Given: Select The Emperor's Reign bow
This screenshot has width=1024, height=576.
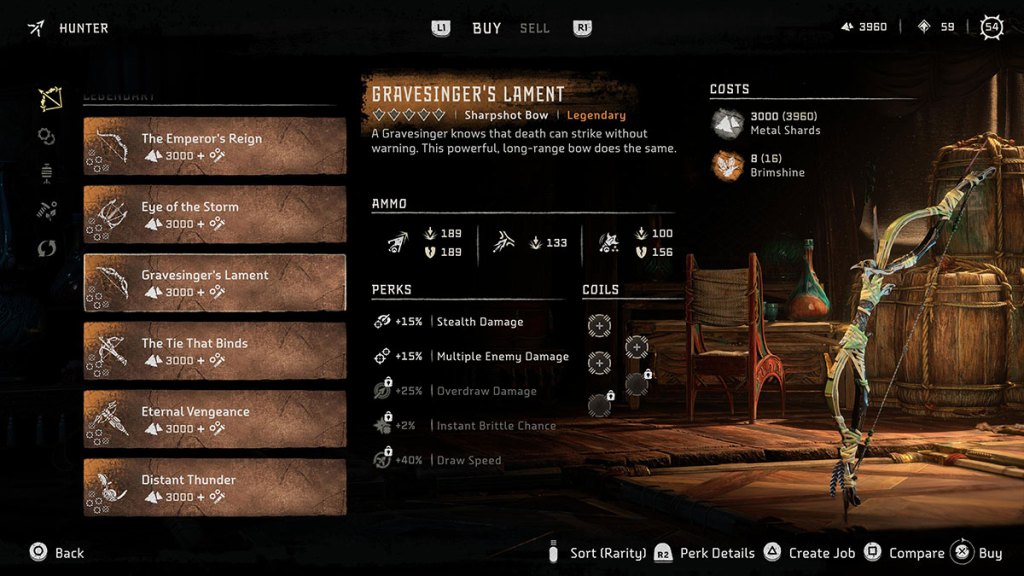Looking at the screenshot, I should (x=214, y=146).
